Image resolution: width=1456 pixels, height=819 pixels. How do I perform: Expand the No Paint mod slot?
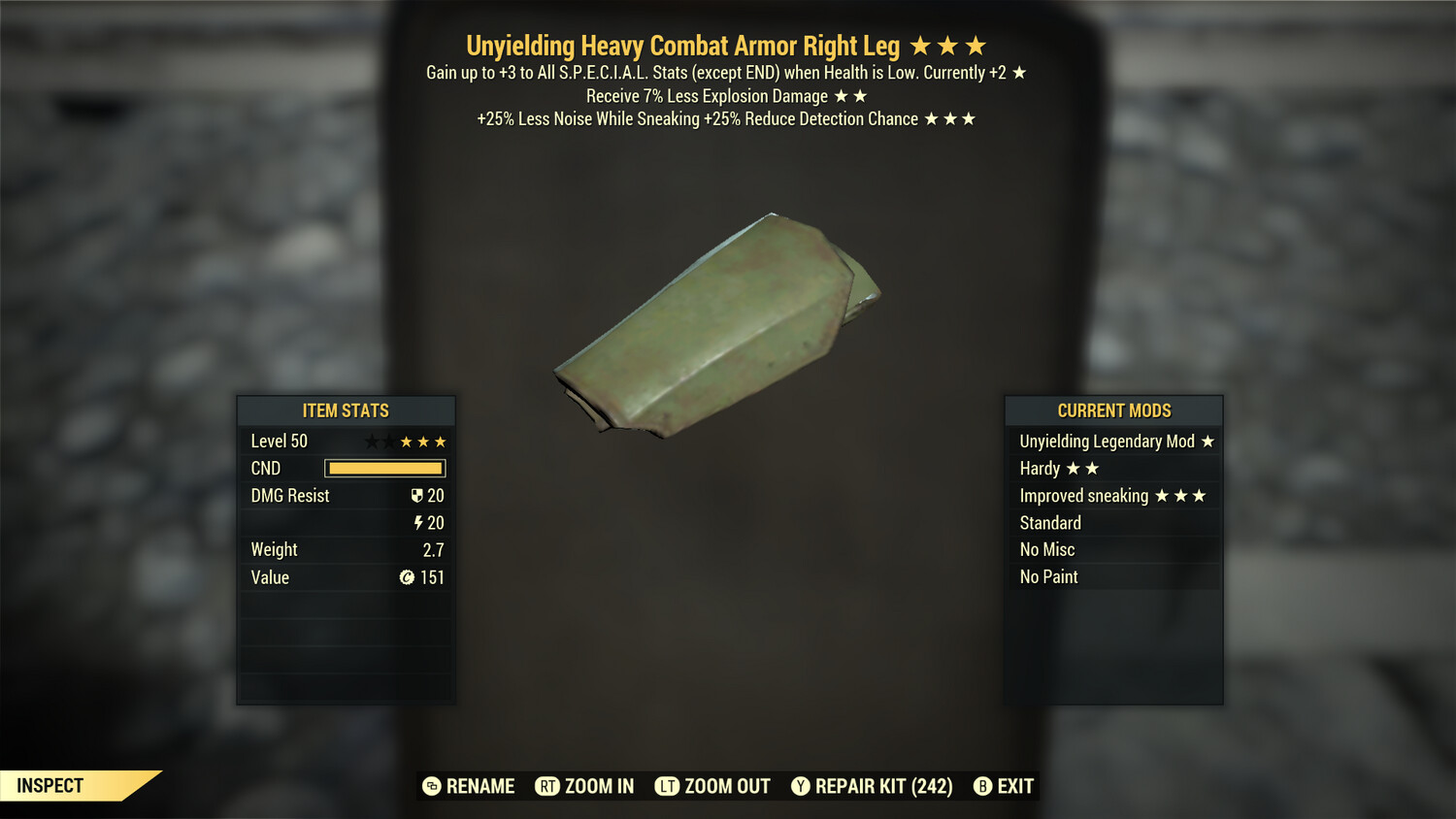[x=1048, y=576]
